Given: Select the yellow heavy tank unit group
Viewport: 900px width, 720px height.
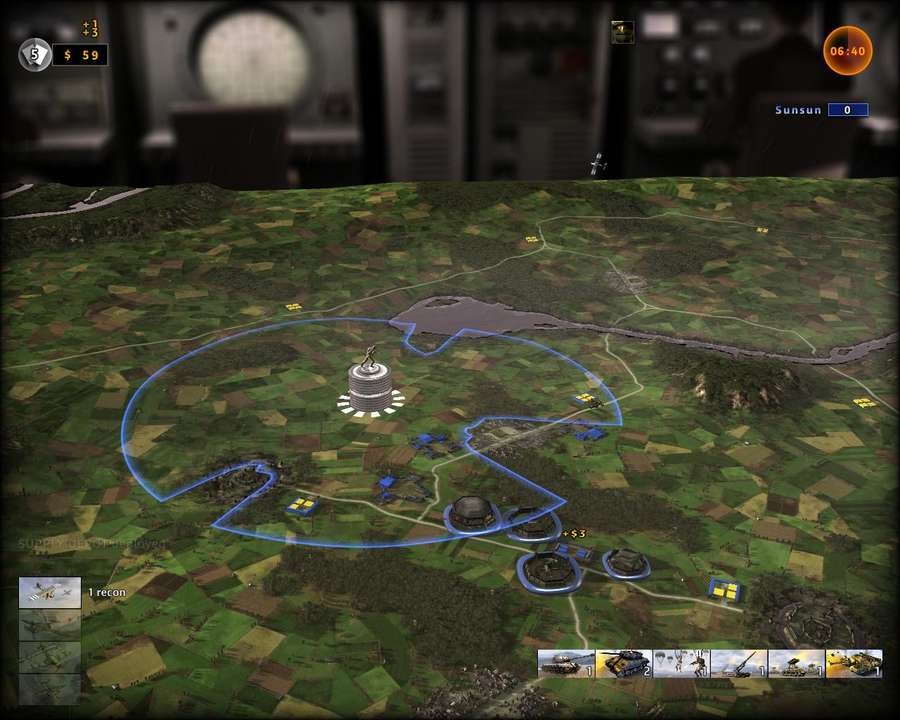Looking at the screenshot, I should (x=853, y=664).
